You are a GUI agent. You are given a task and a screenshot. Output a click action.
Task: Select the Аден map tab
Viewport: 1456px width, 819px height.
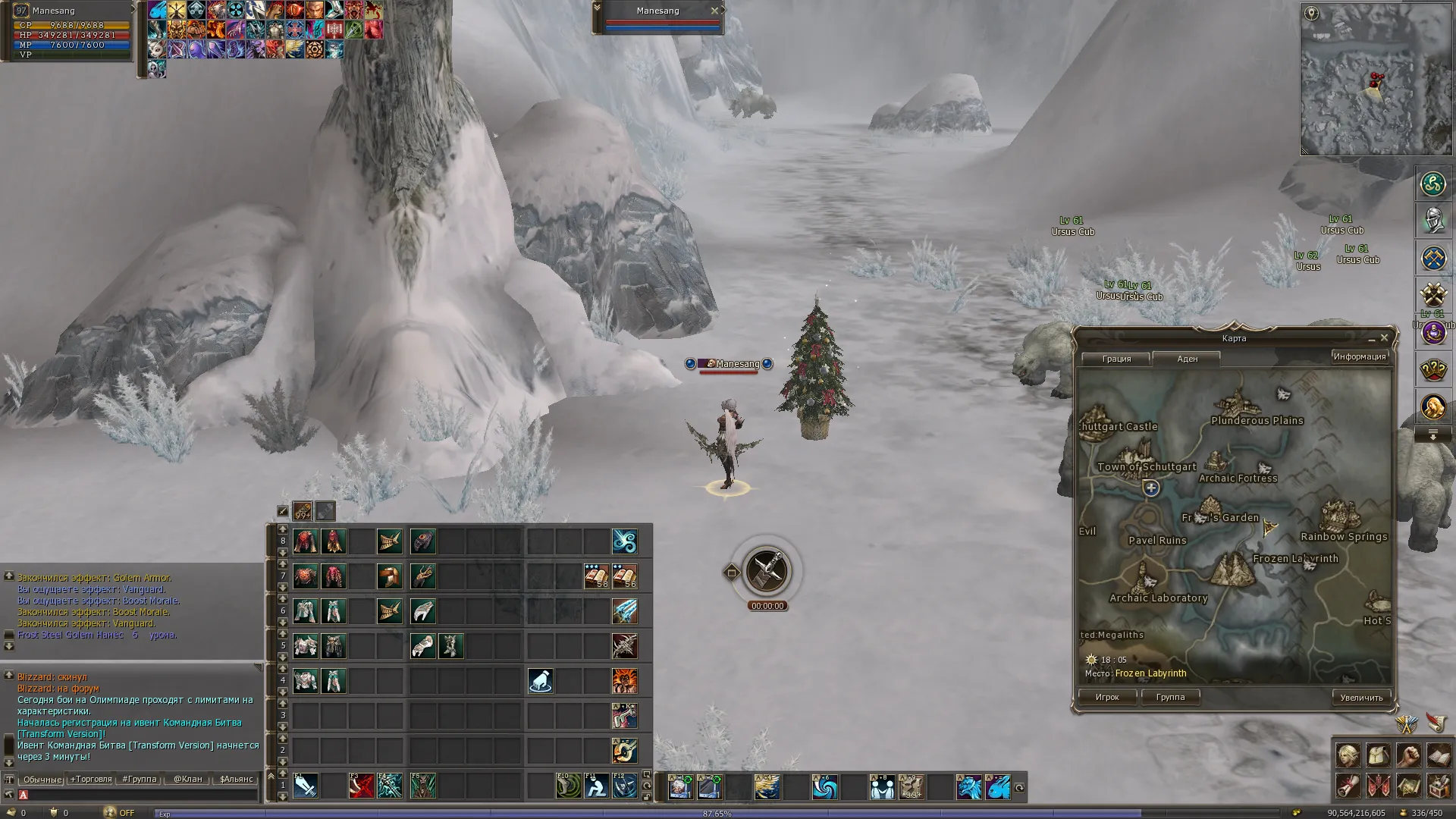click(x=1187, y=359)
